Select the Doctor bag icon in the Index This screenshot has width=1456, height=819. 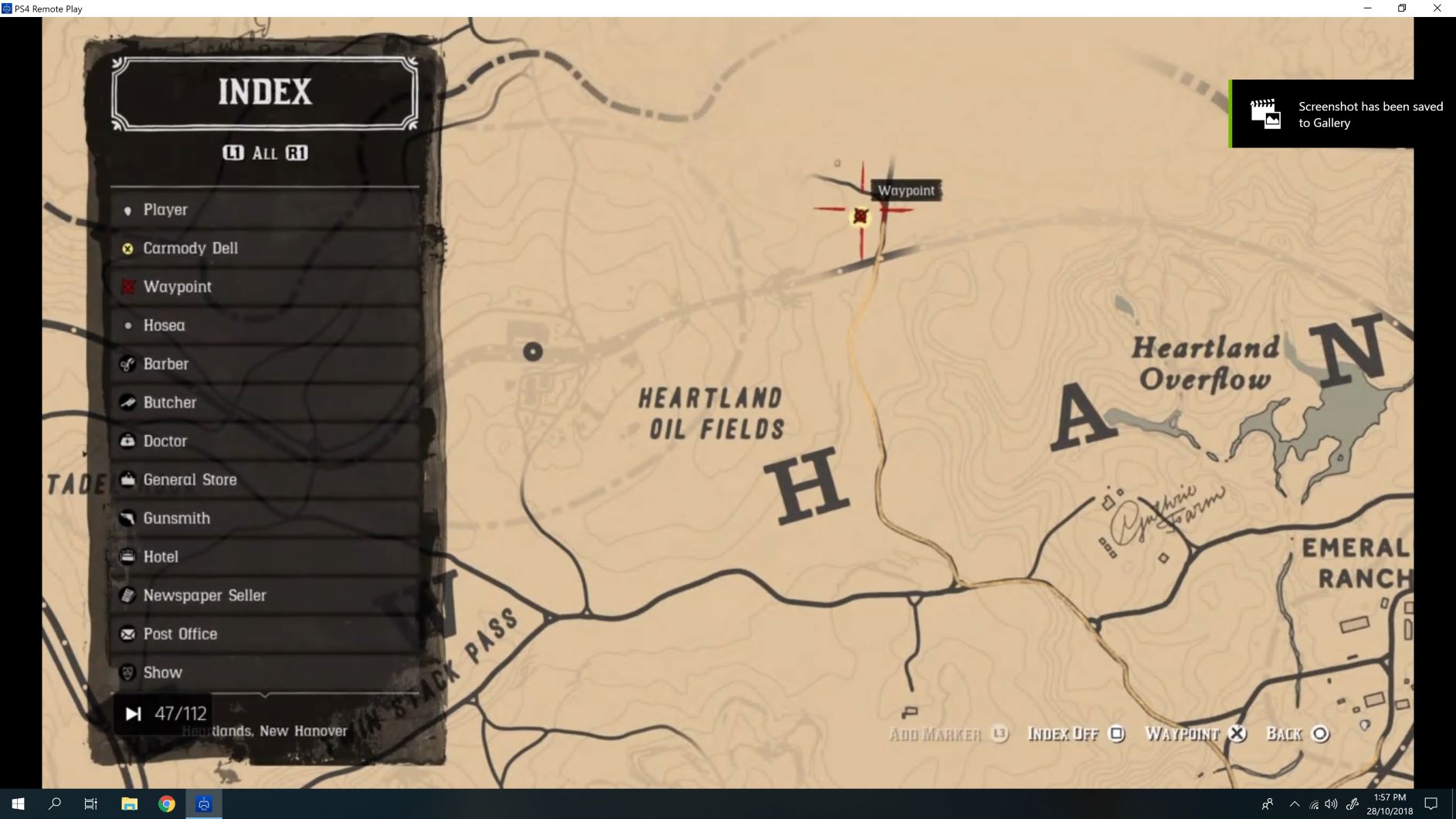click(127, 440)
